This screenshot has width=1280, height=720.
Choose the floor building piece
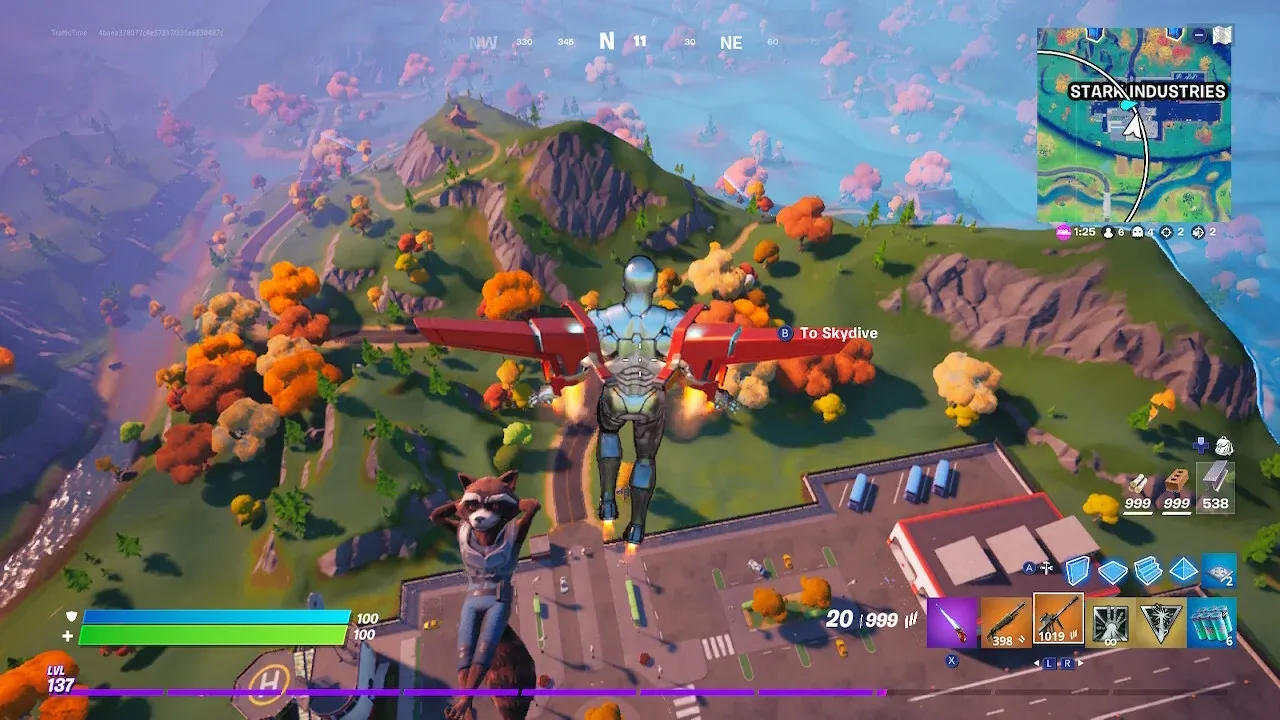pos(1112,571)
